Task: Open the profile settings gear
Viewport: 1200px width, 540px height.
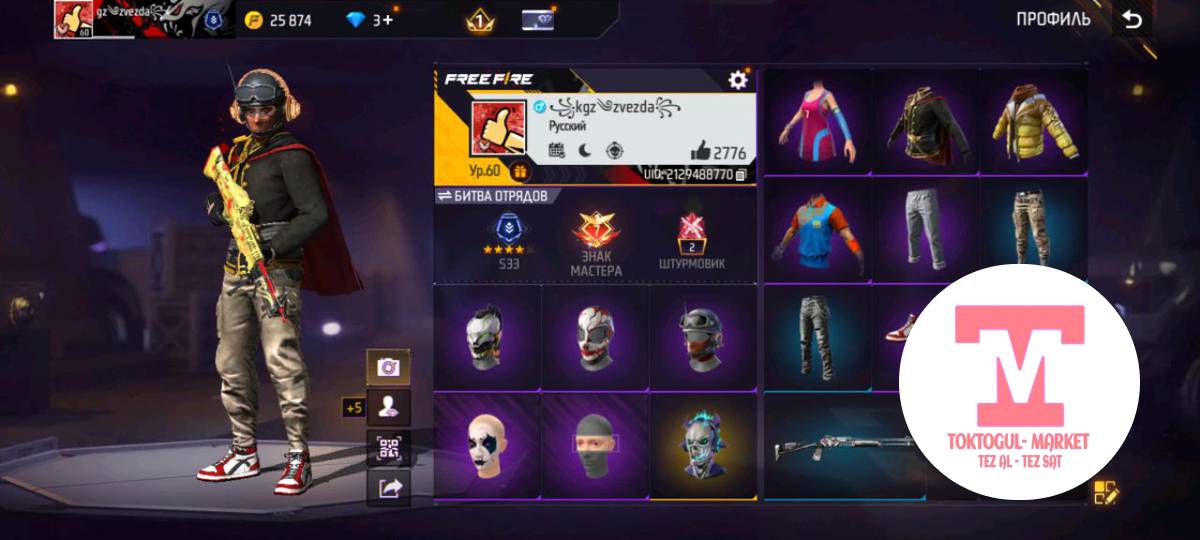Action: (x=738, y=80)
